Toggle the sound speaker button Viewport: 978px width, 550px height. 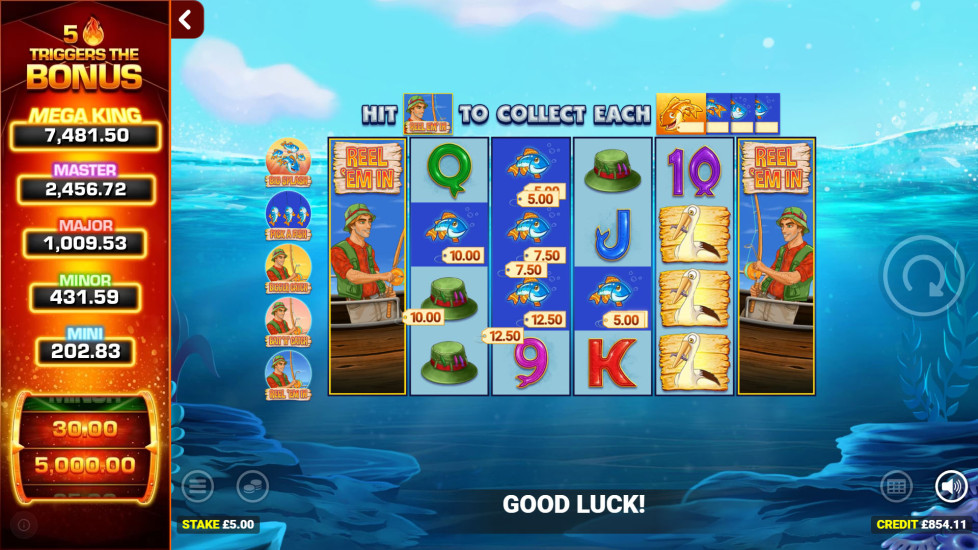tap(951, 487)
